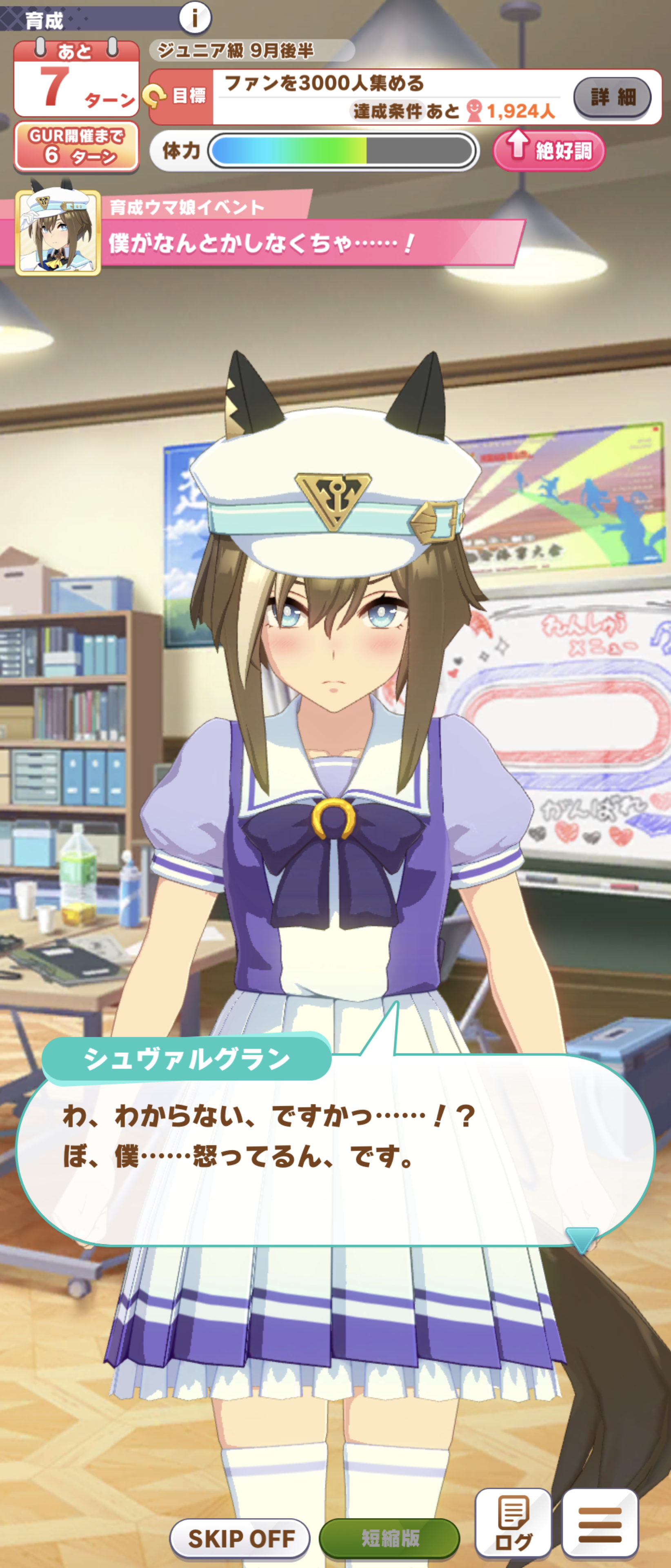Viewport: 671px width, 1568px height.
Task: Tap the GUR開催まで turn counter
Action: (76, 146)
